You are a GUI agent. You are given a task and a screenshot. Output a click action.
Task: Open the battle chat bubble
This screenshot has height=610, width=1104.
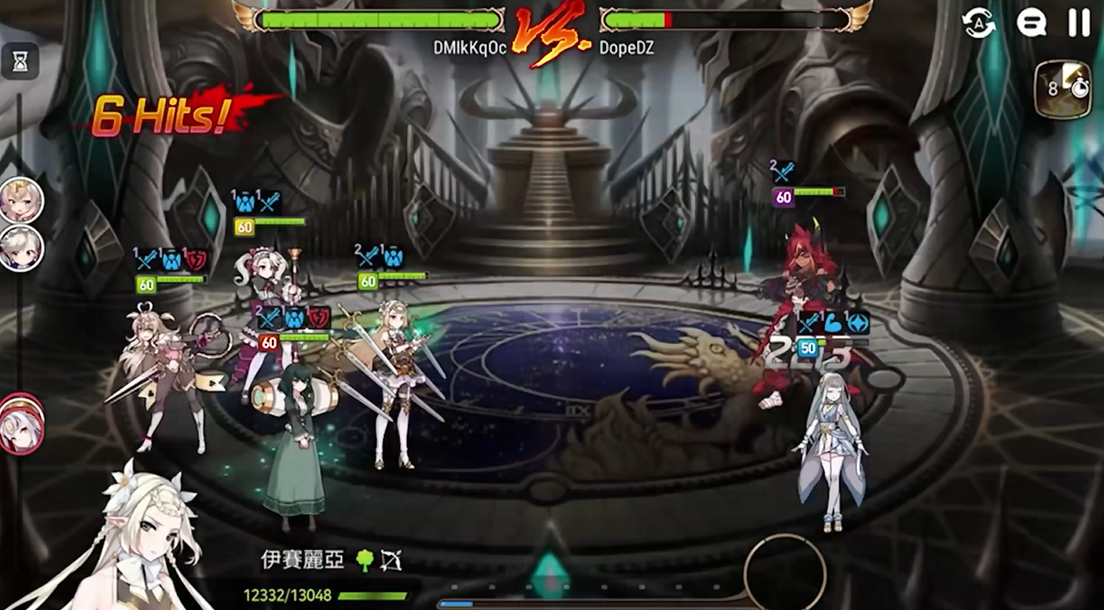coord(1031,22)
